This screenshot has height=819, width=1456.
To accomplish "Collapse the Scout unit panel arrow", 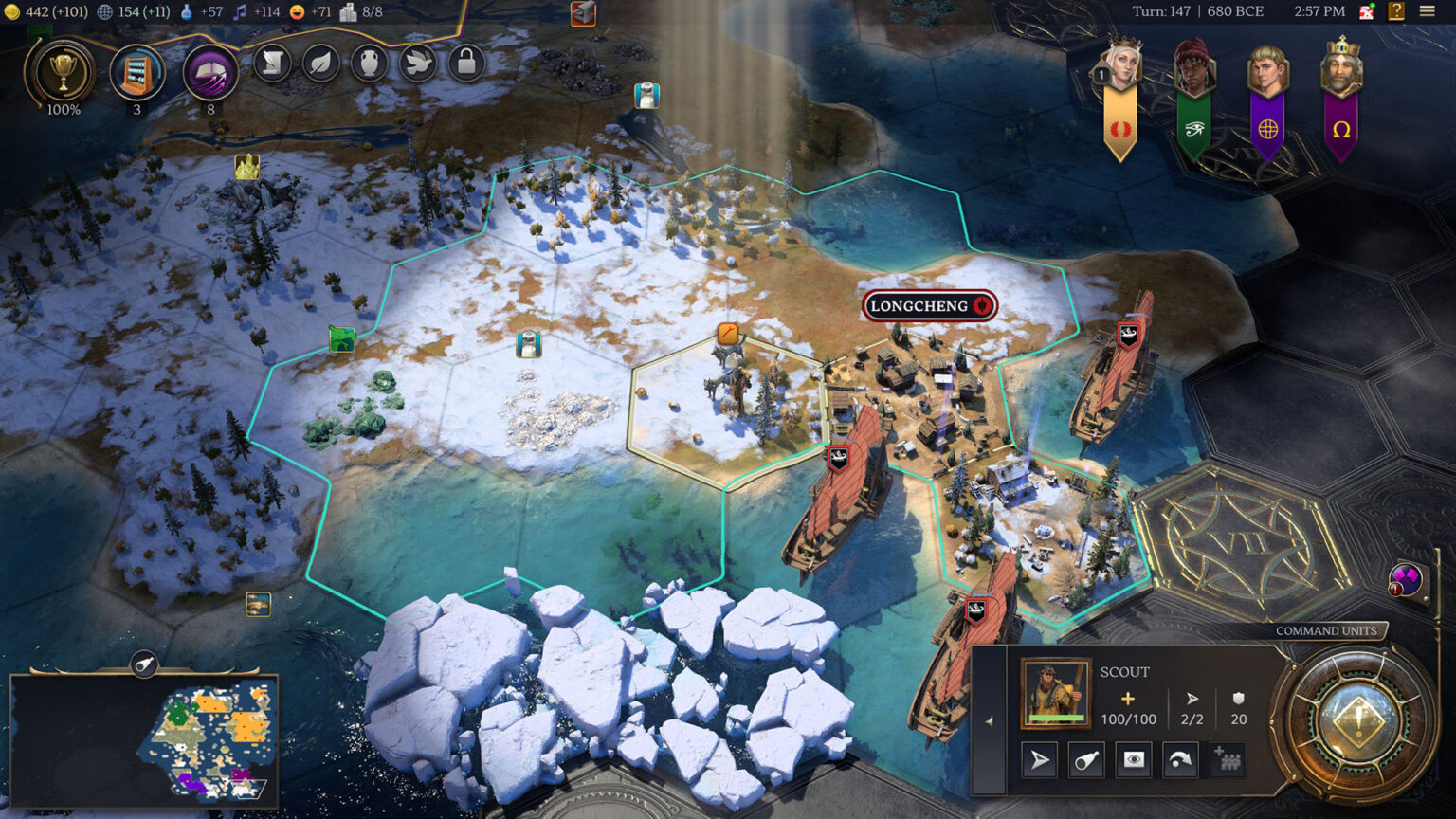I will 989,721.
